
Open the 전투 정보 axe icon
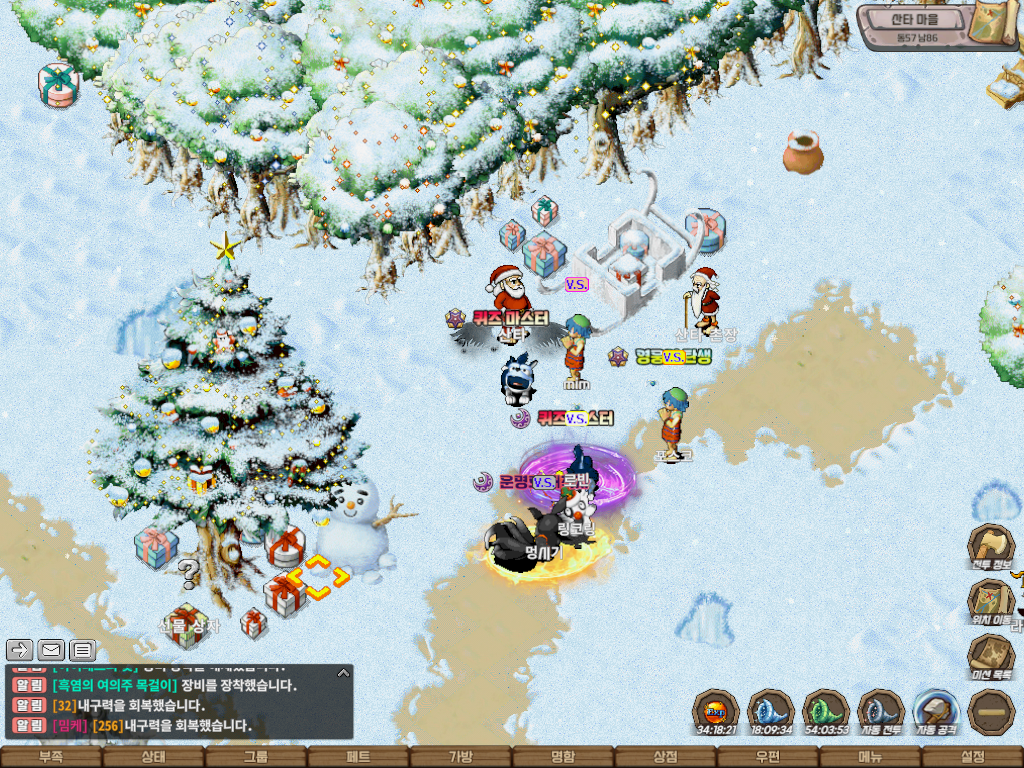[990, 545]
